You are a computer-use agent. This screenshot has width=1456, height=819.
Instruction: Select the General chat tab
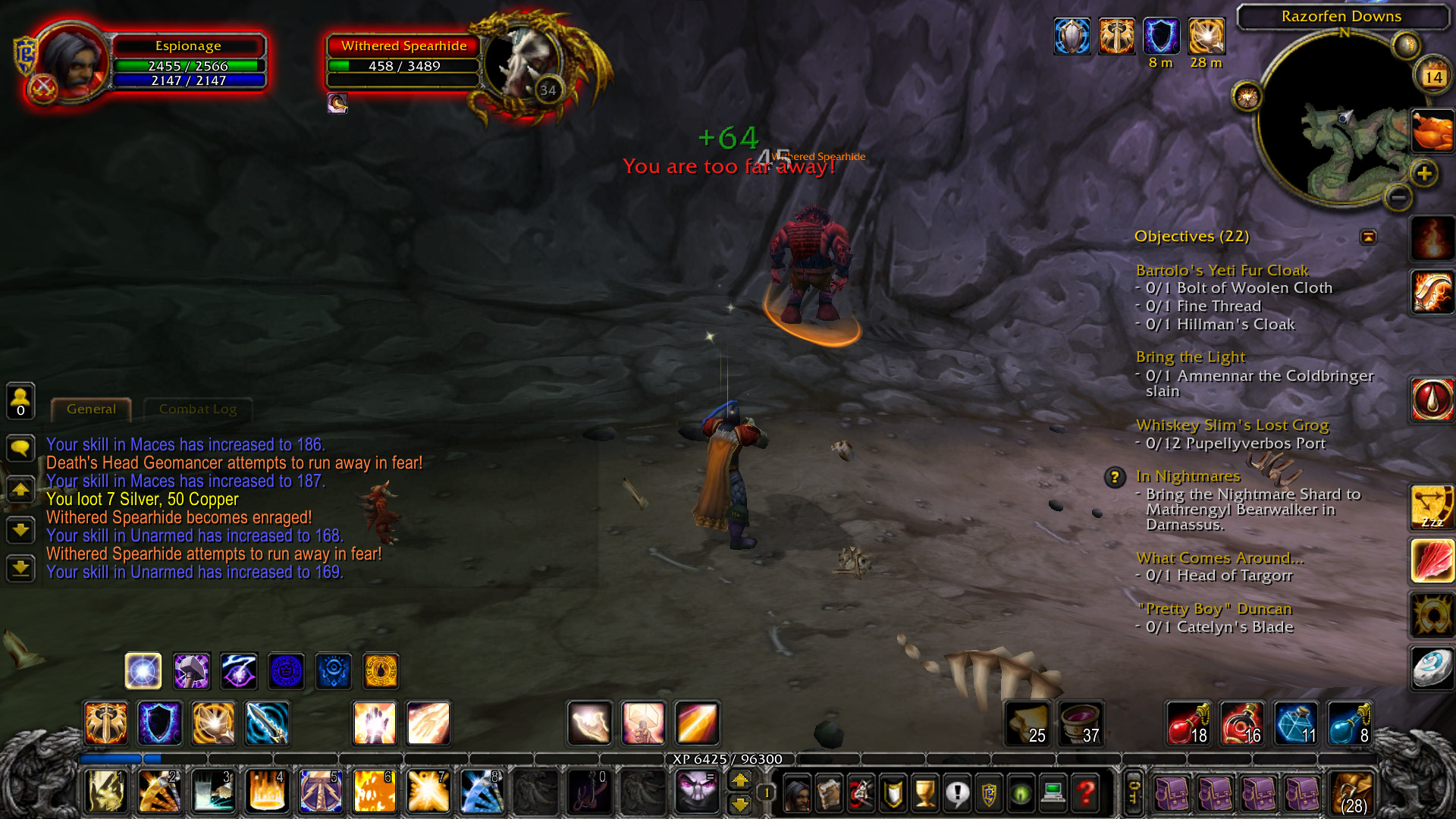coord(90,409)
